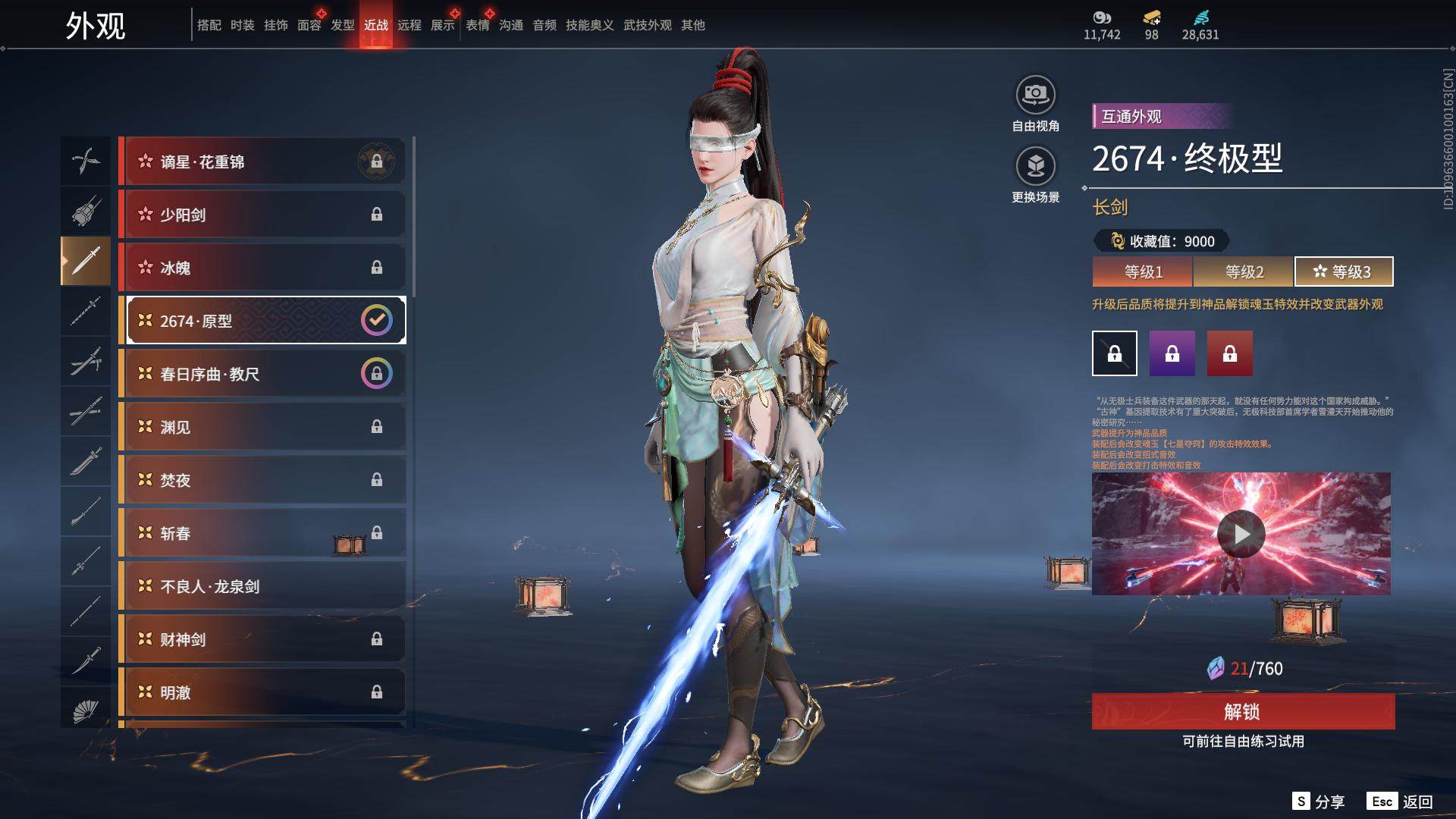This screenshot has width=1456, height=819.
Task: Switch to the 时装 tab
Action: click(243, 25)
